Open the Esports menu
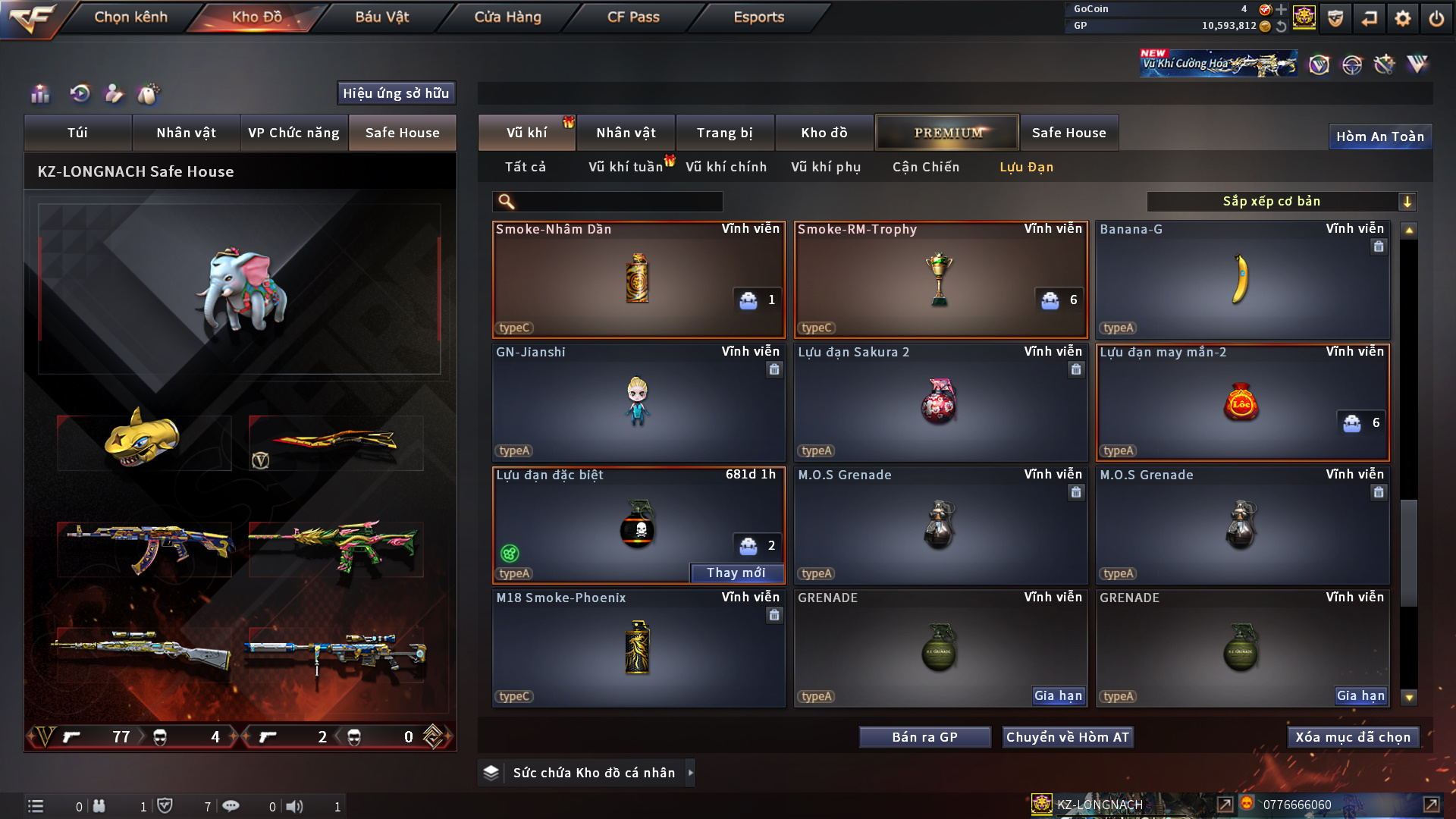 click(758, 17)
